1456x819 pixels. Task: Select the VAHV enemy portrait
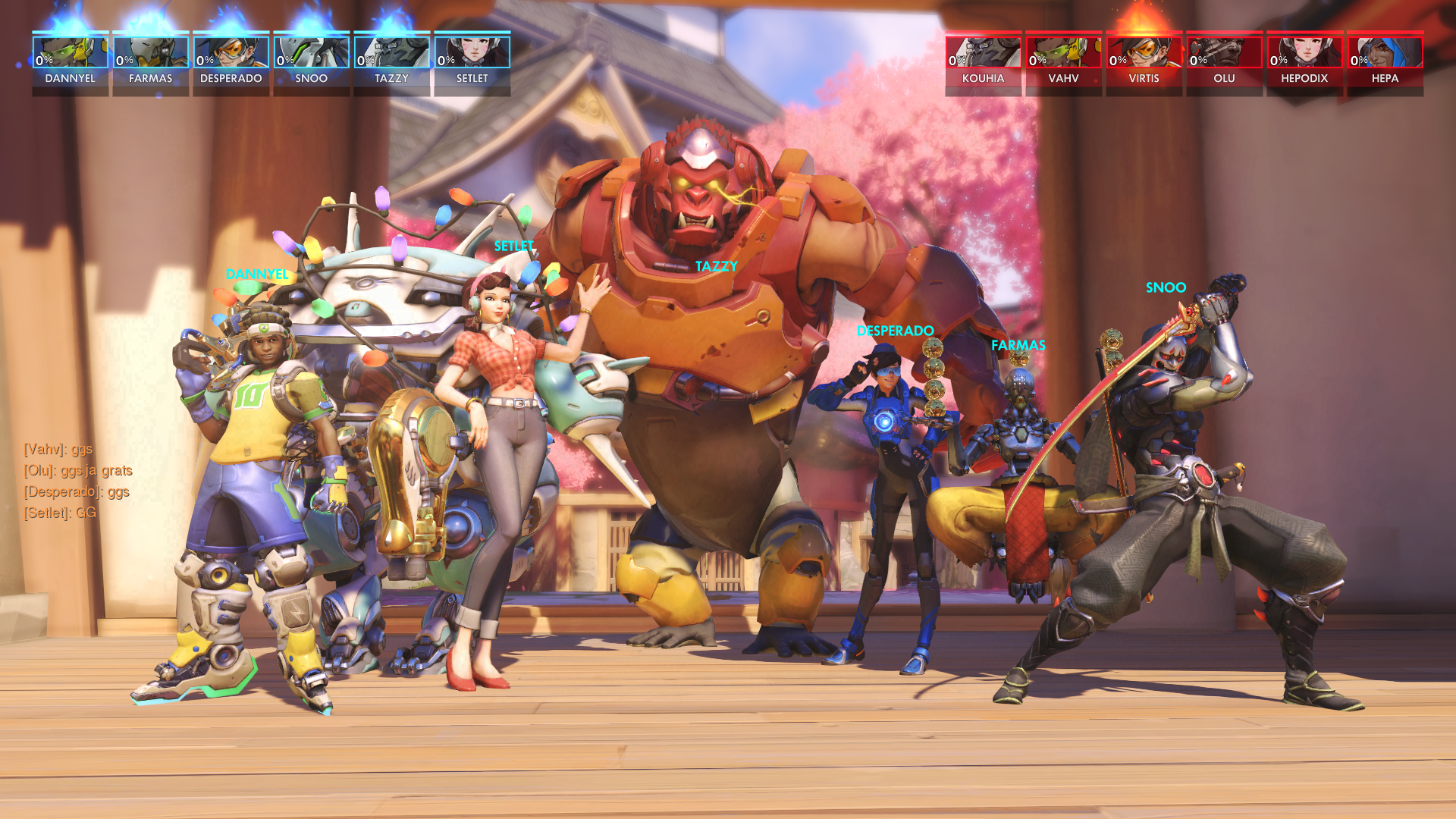point(1064,53)
